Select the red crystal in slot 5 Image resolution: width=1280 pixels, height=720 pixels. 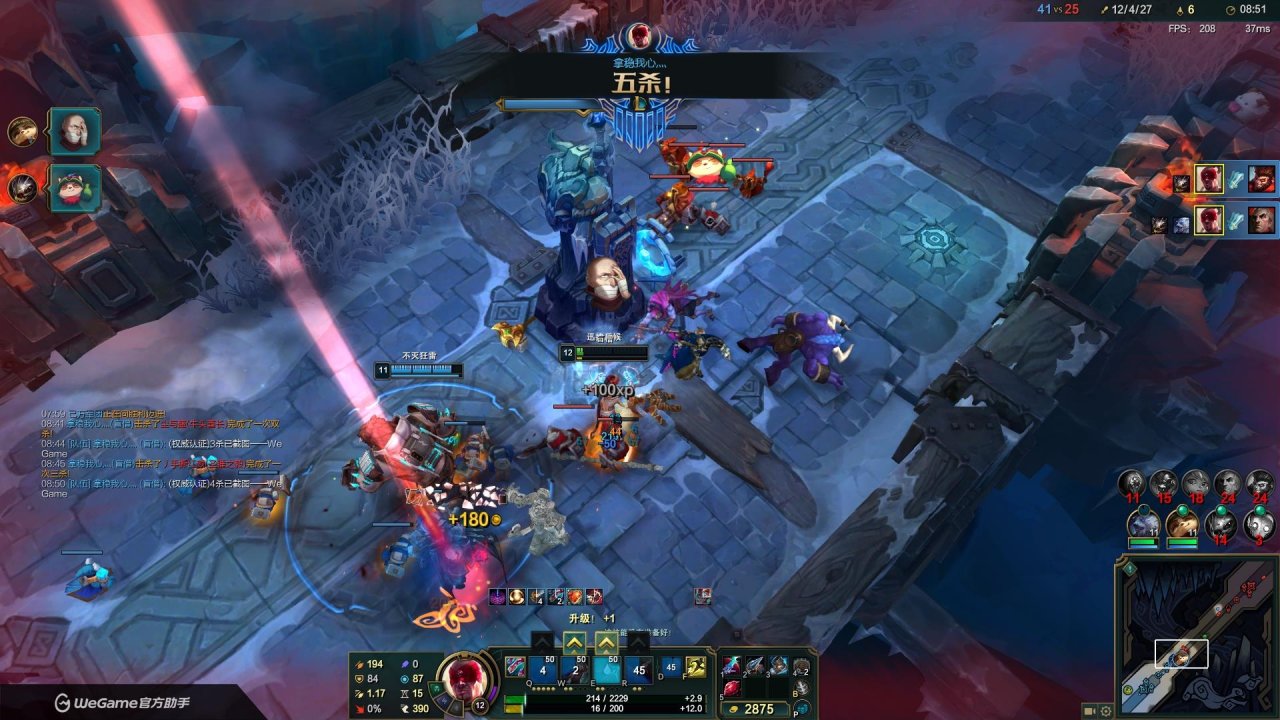pyautogui.click(x=732, y=689)
